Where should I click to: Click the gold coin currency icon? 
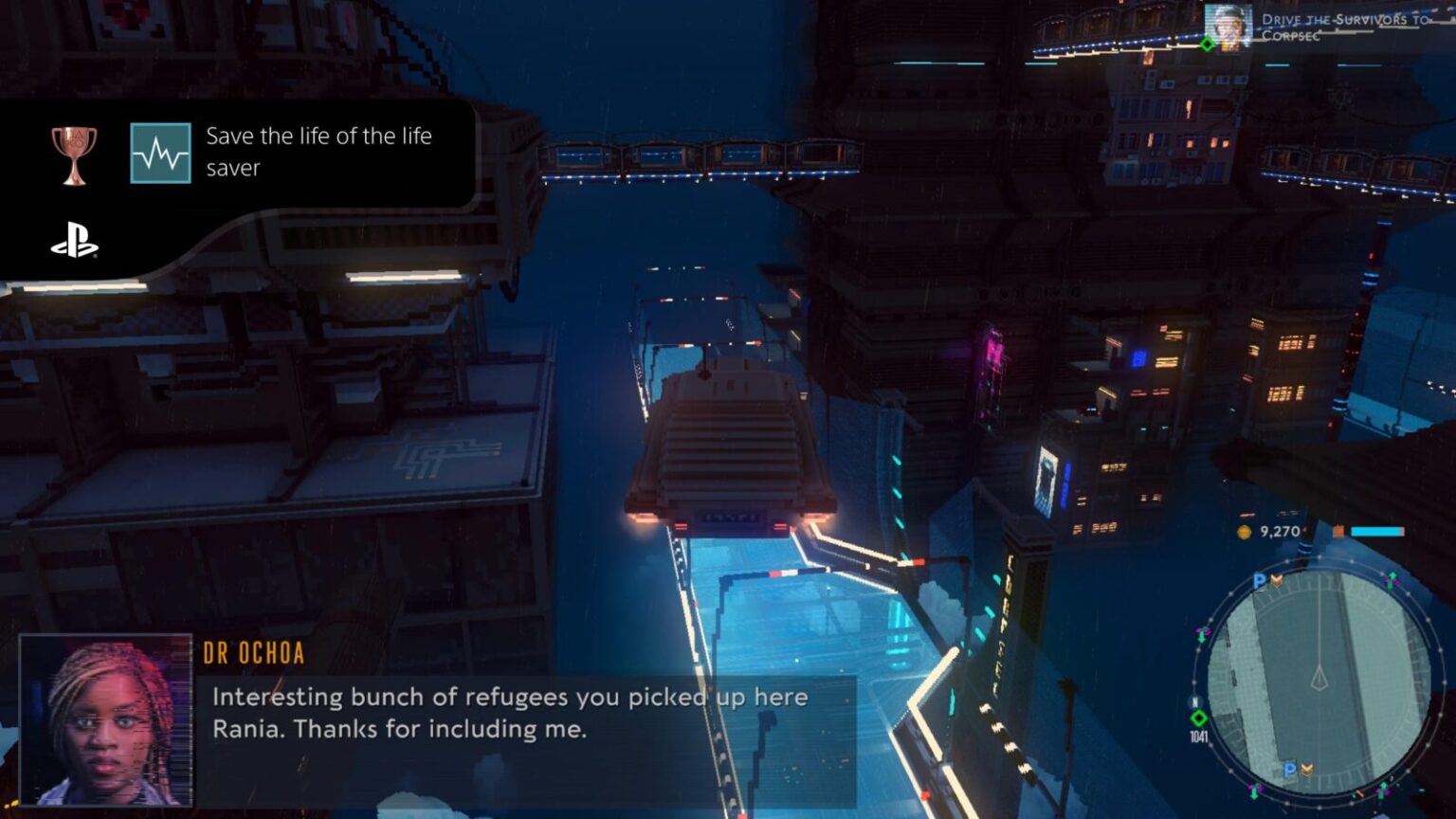tap(1243, 532)
